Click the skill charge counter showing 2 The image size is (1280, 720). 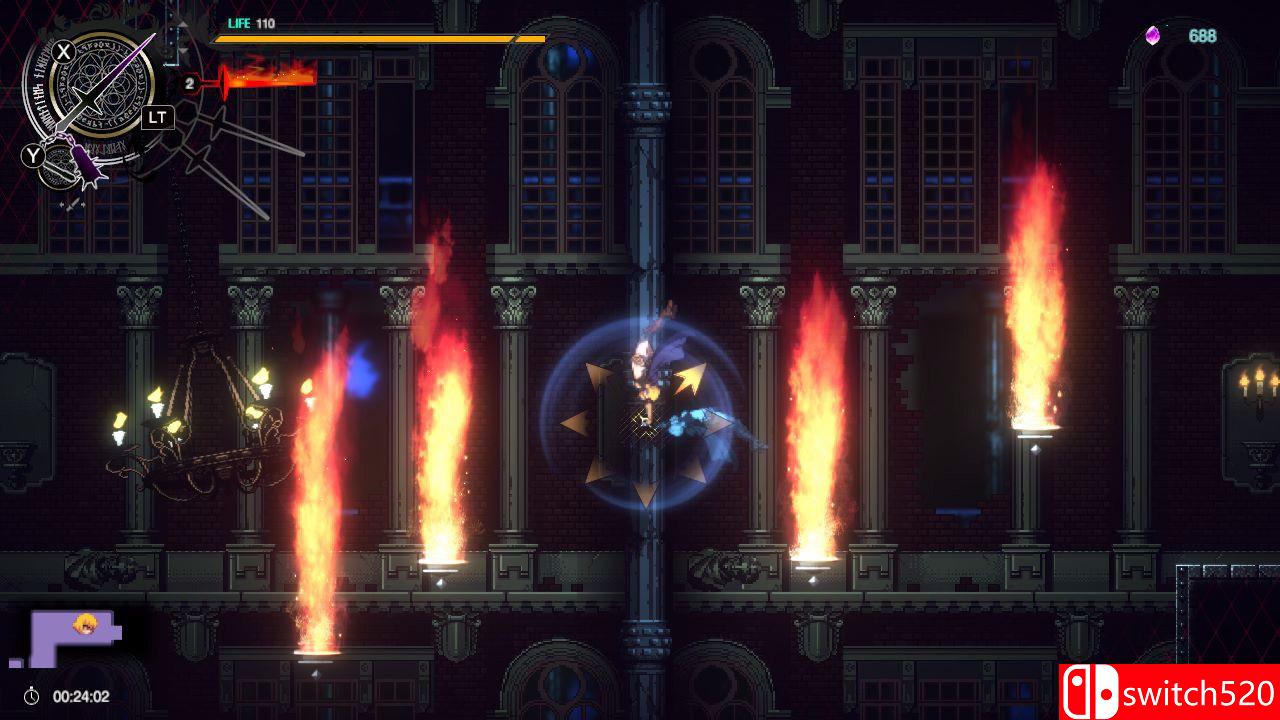tap(189, 82)
